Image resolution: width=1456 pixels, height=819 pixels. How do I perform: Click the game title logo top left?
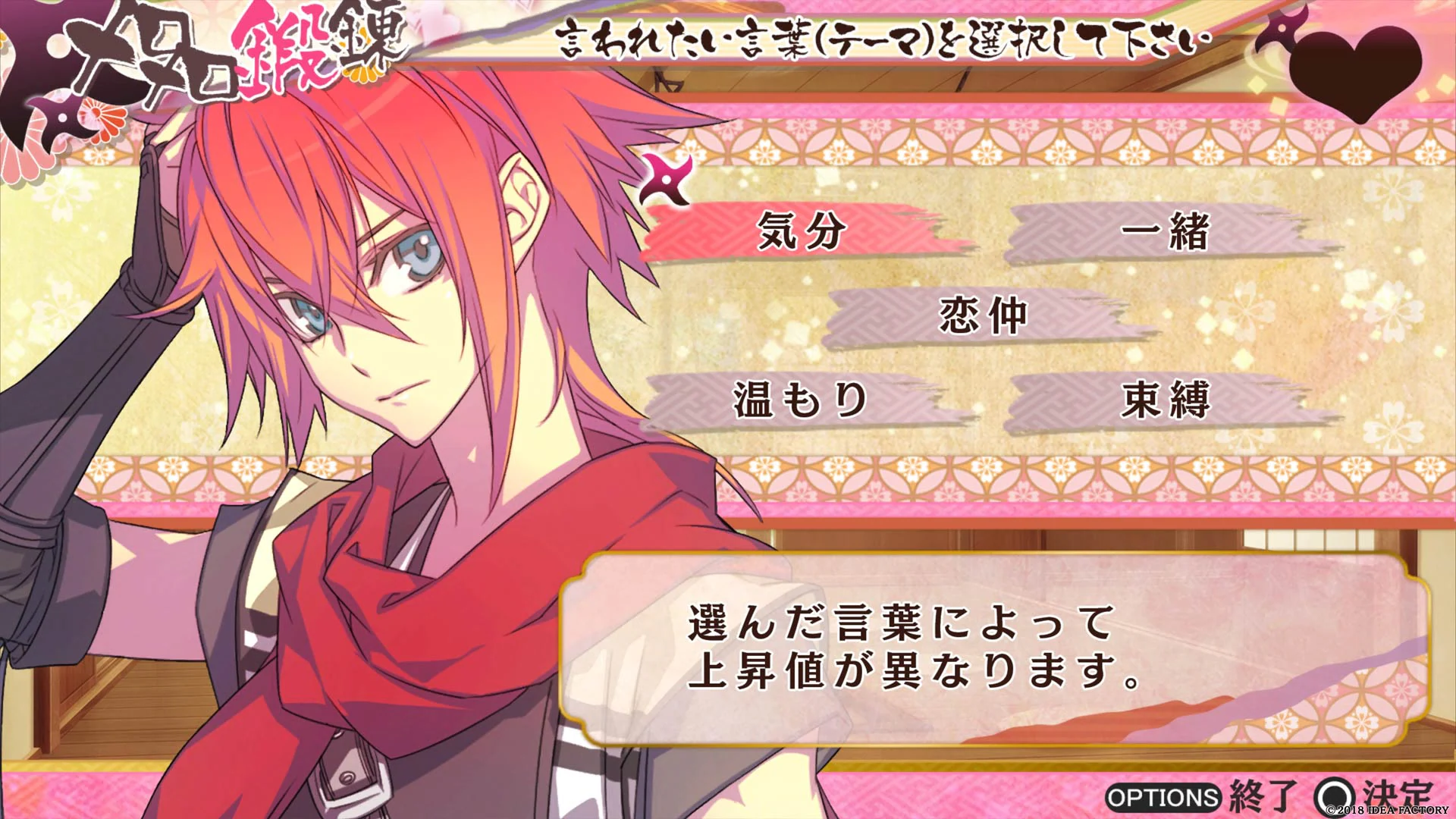pyautogui.click(x=227, y=45)
